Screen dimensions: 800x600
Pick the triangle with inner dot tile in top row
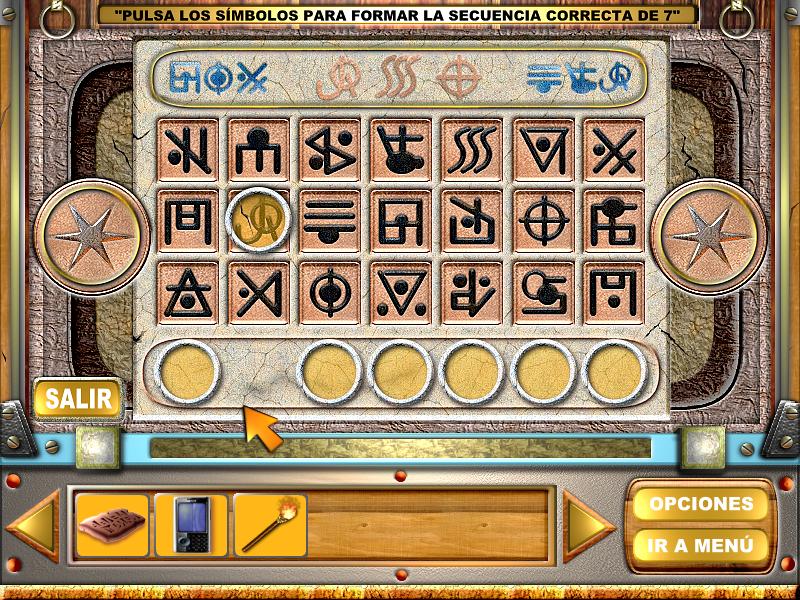(543, 151)
